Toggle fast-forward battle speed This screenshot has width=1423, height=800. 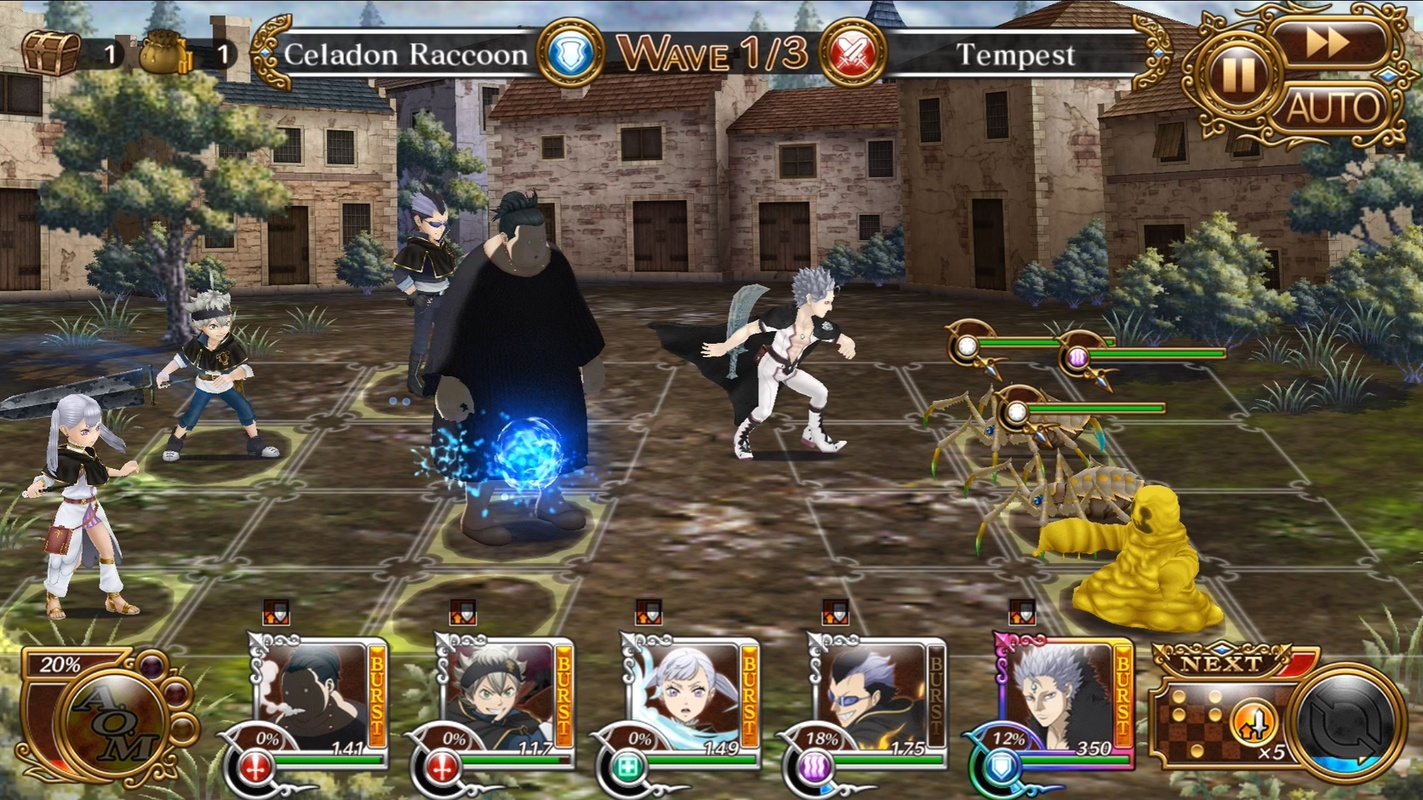point(1331,42)
